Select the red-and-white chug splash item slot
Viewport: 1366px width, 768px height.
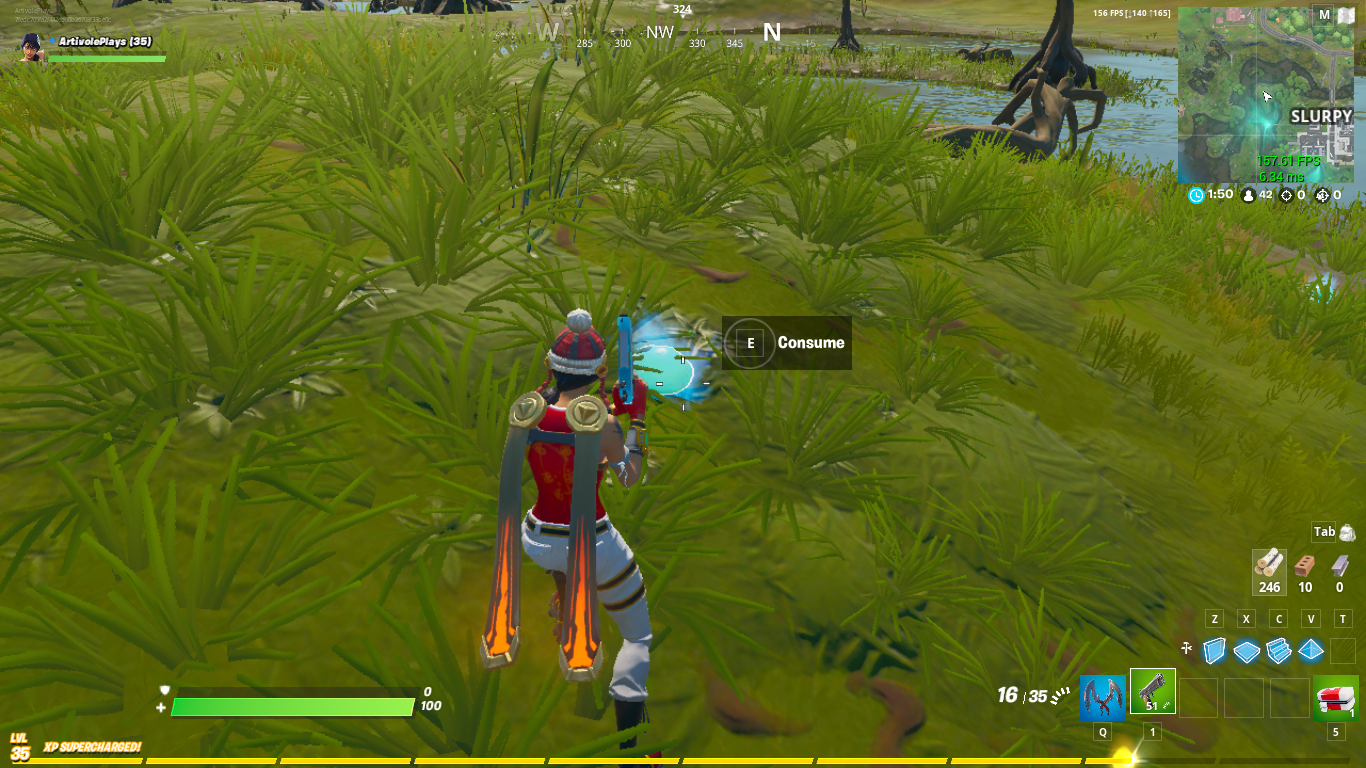pos(1335,697)
